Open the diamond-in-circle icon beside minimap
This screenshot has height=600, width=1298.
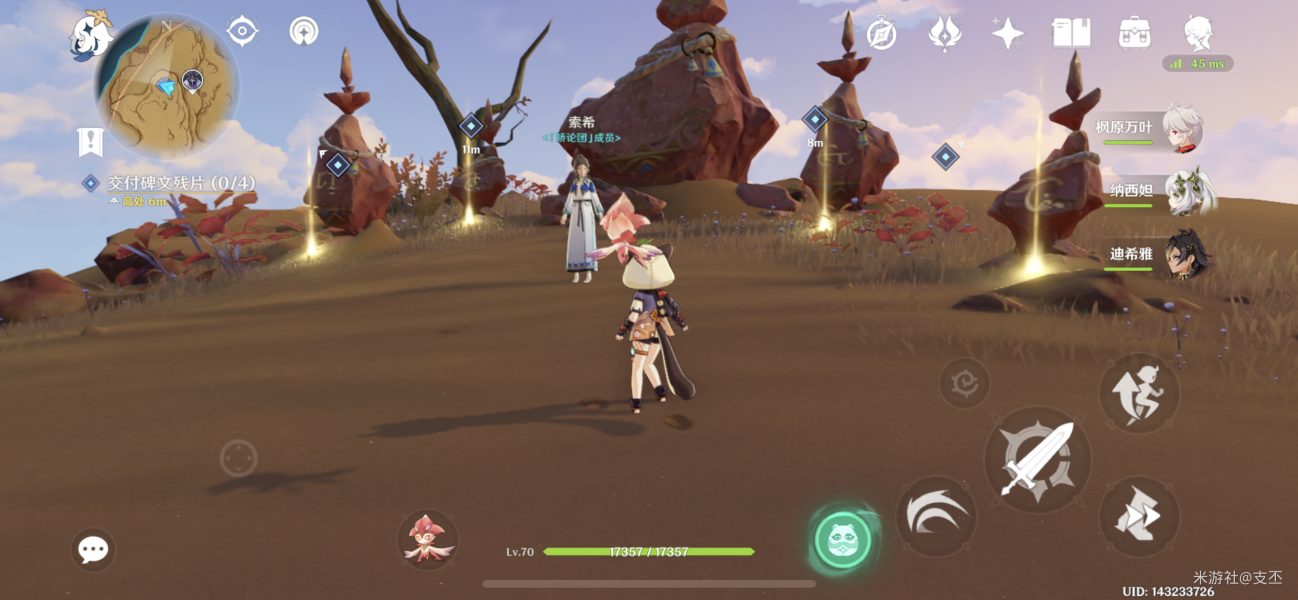point(242,31)
